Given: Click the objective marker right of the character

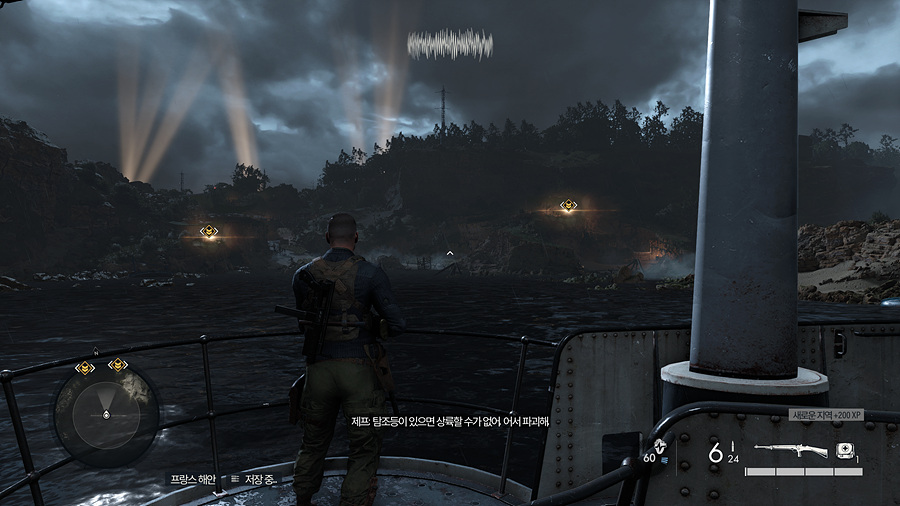Looking at the screenshot, I should tap(568, 206).
